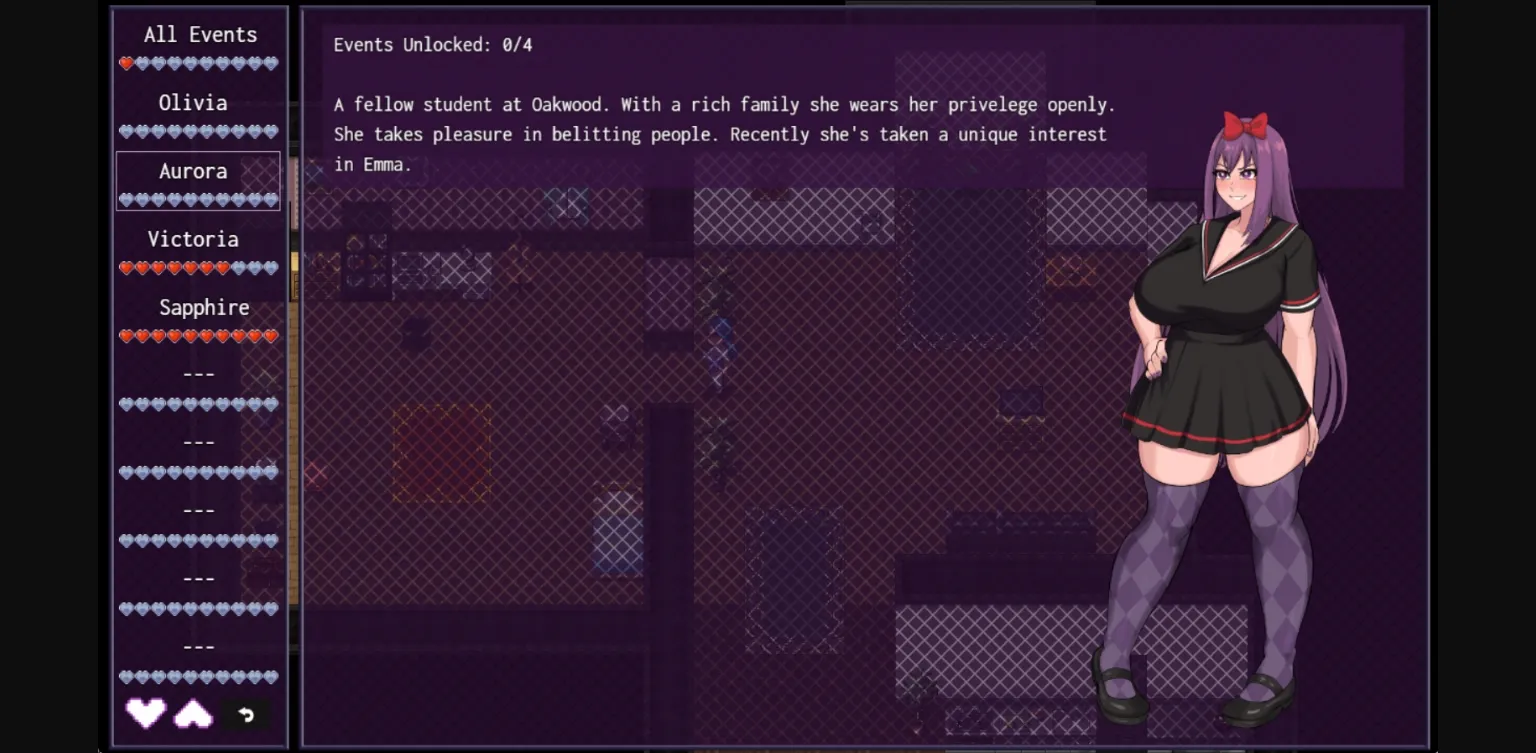Click the first blue heart under Aurora

click(127, 199)
